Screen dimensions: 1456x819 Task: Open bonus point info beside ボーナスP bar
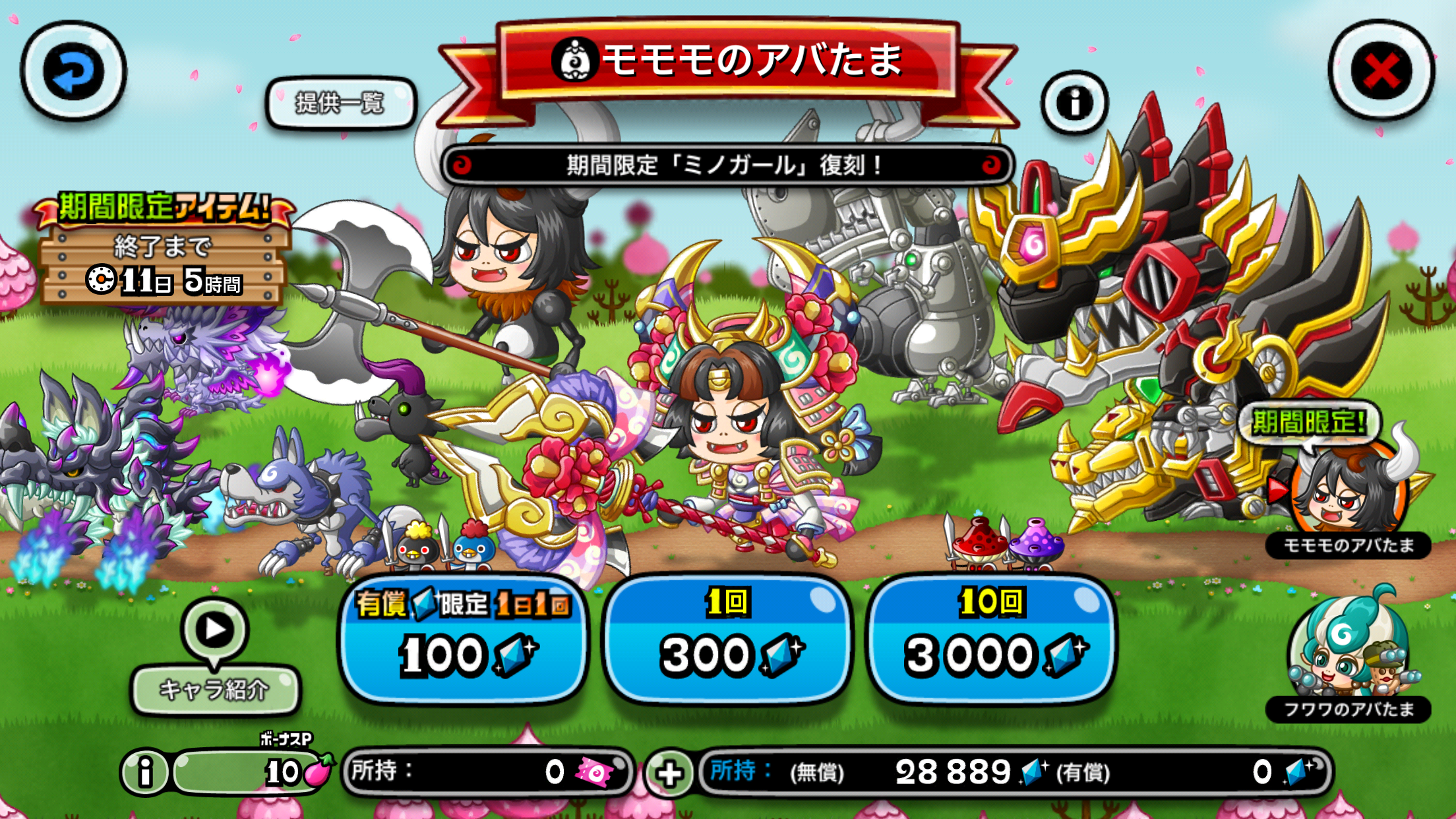(x=145, y=772)
